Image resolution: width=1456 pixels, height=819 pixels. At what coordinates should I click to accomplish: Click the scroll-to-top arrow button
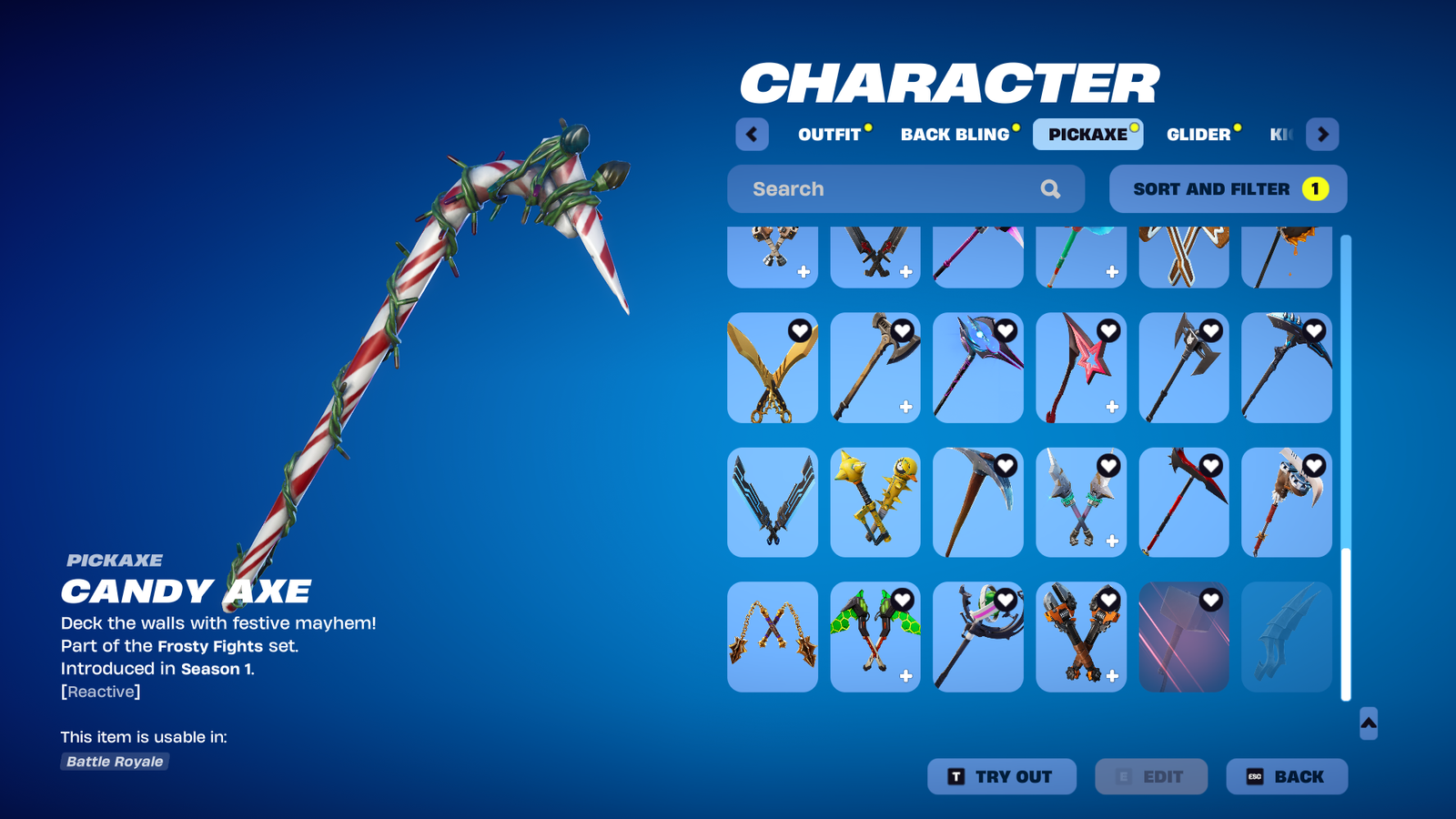coord(1368,723)
